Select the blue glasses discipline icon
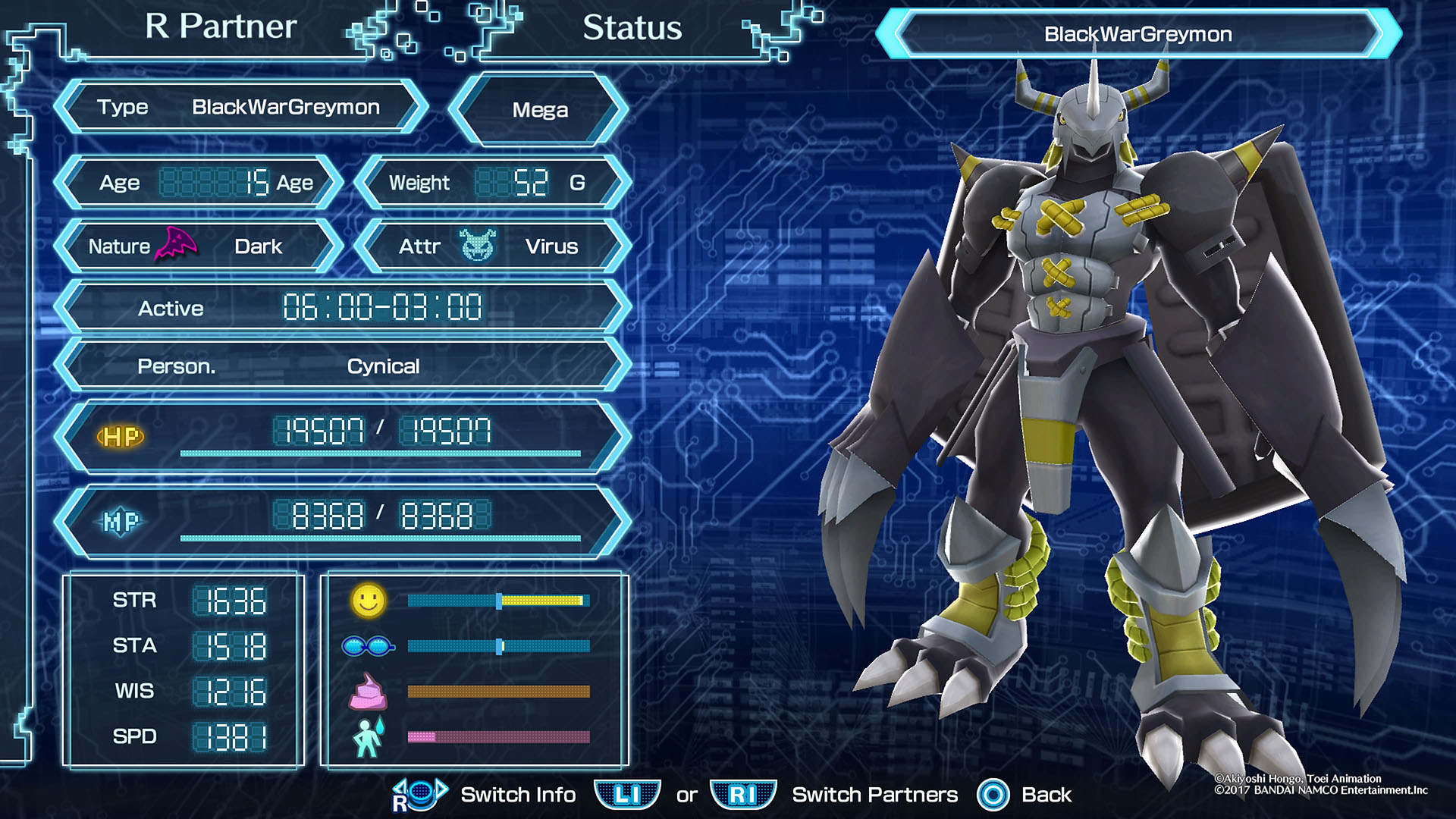This screenshot has width=1456, height=819. click(368, 646)
